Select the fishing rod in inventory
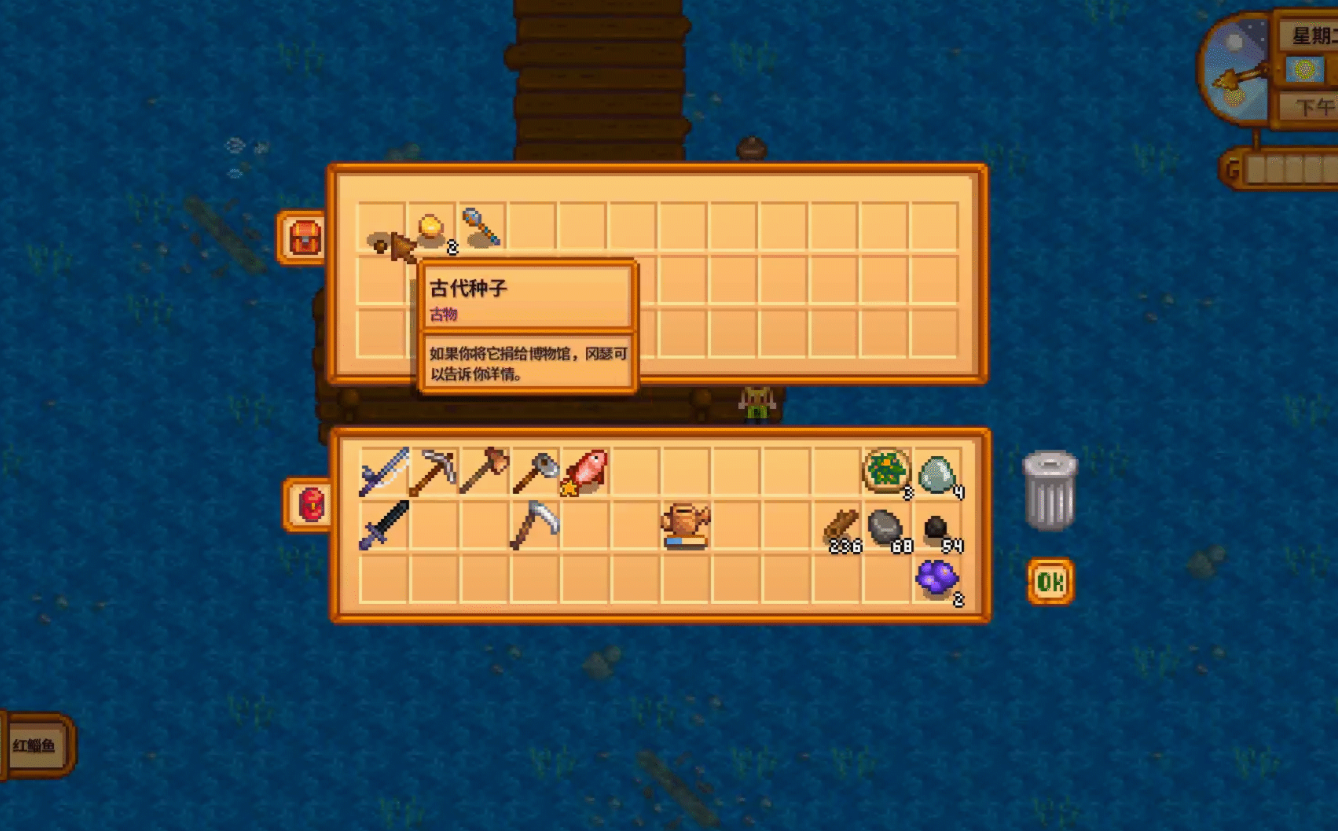1338x831 pixels. tap(383, 472)
